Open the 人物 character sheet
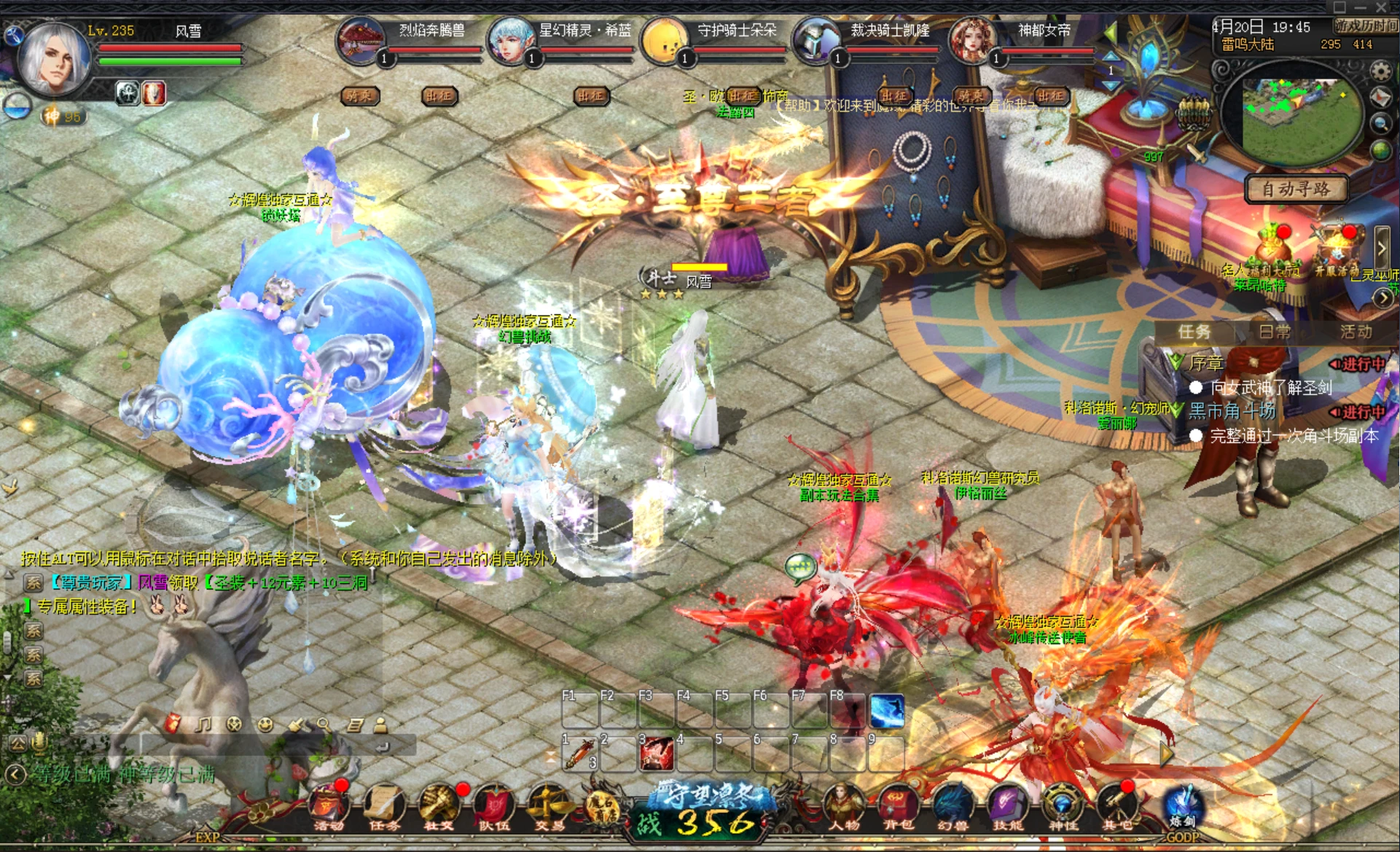Viewport: 1400px width, 852px height. click(843, 807)
